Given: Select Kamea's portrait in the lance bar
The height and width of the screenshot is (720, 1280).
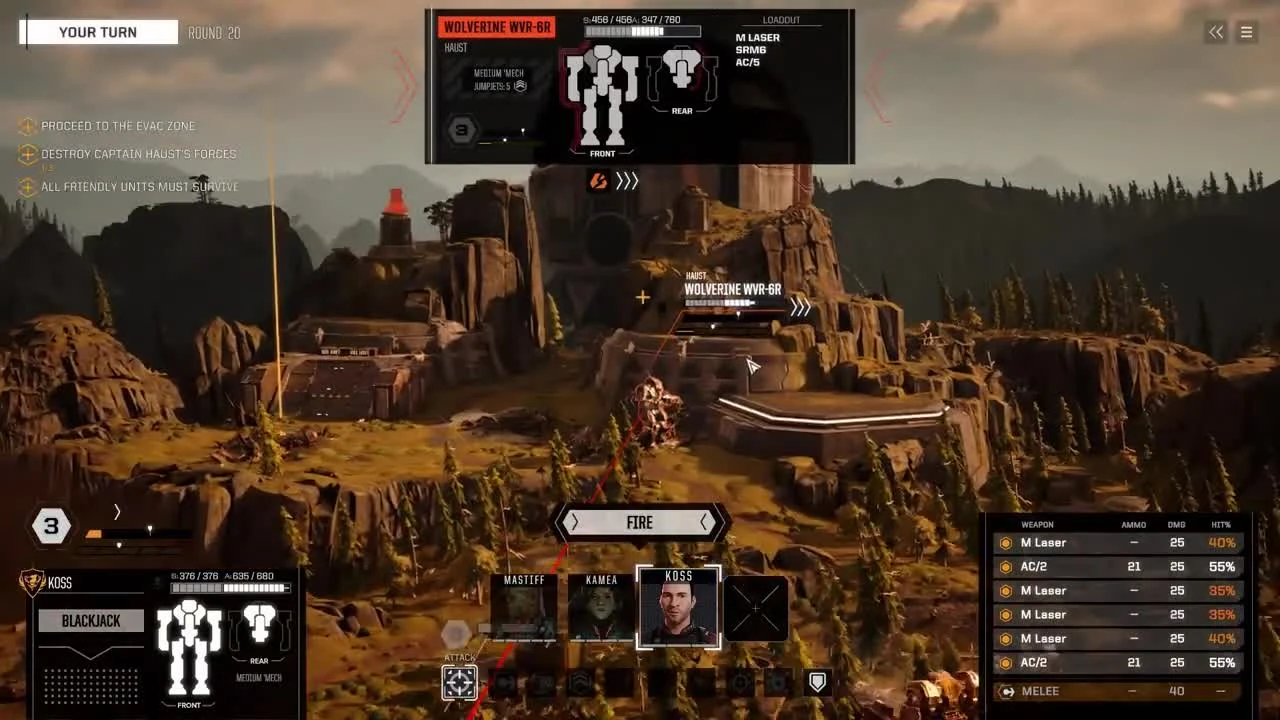Looking at the screenshot, I should coord(602,607).
